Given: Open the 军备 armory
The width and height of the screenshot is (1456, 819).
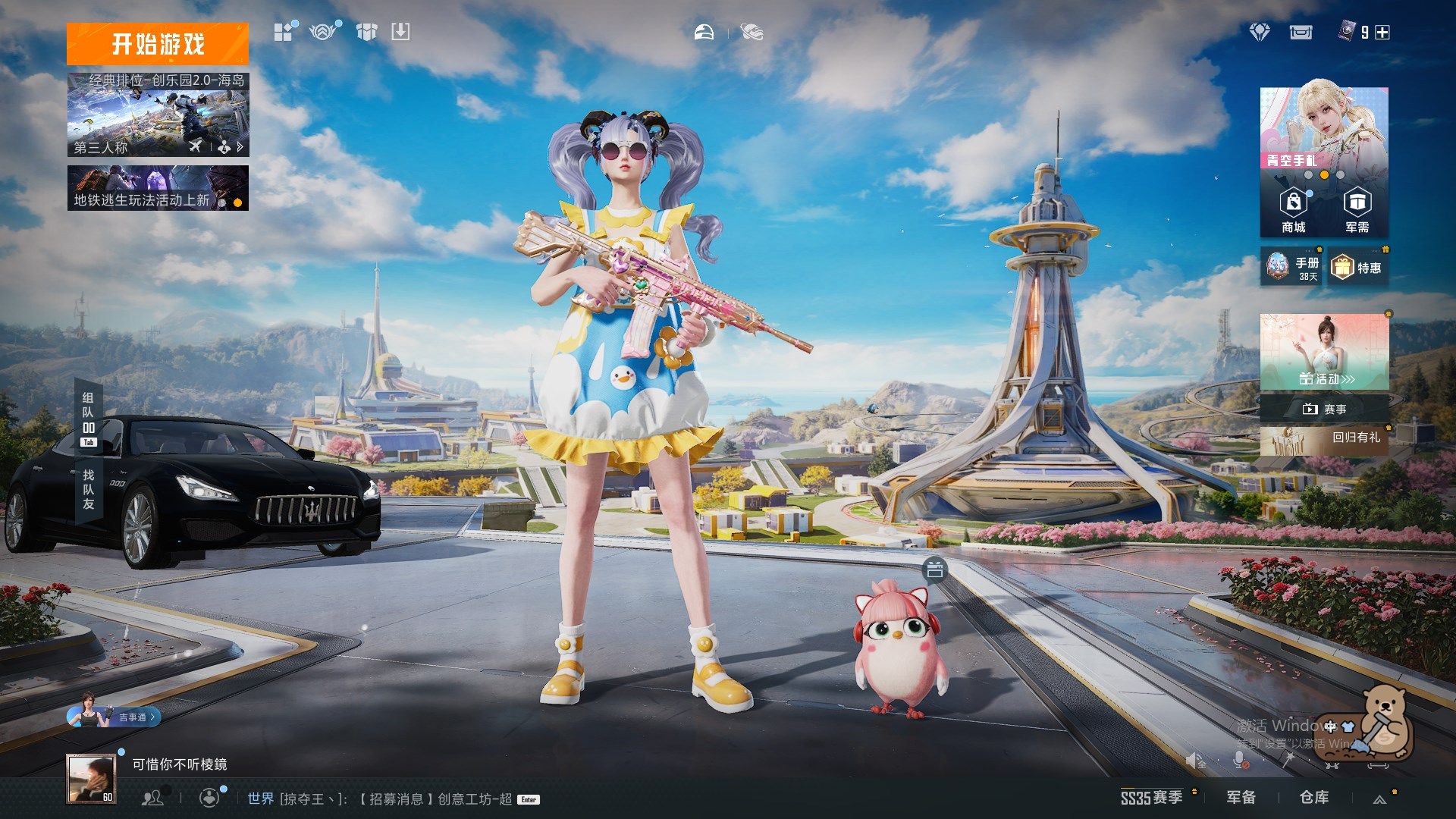Looking at the screenshot, I should point(1241,797).
